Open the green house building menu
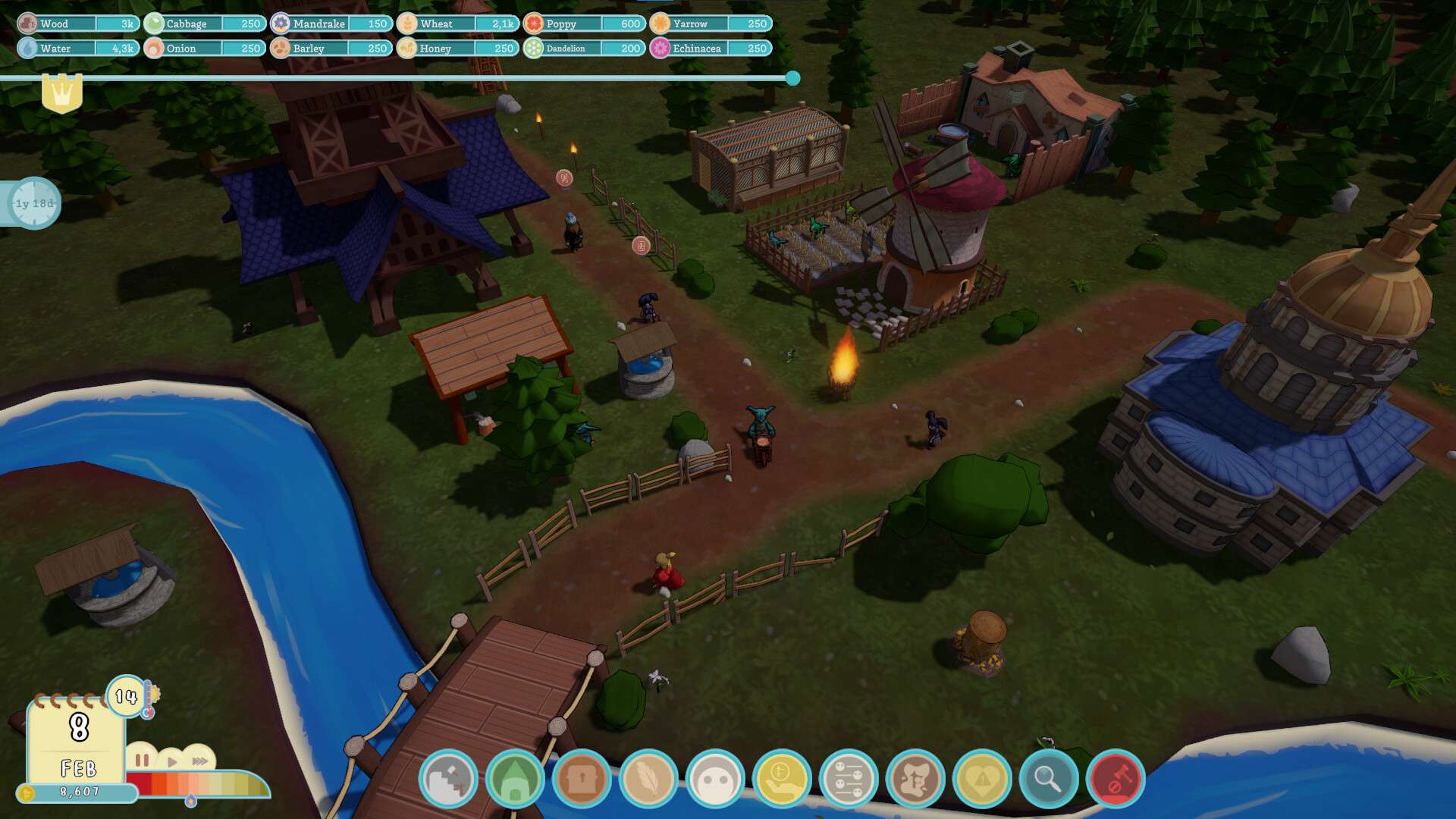The image size is (1456, 819). [x=515, y=779]
